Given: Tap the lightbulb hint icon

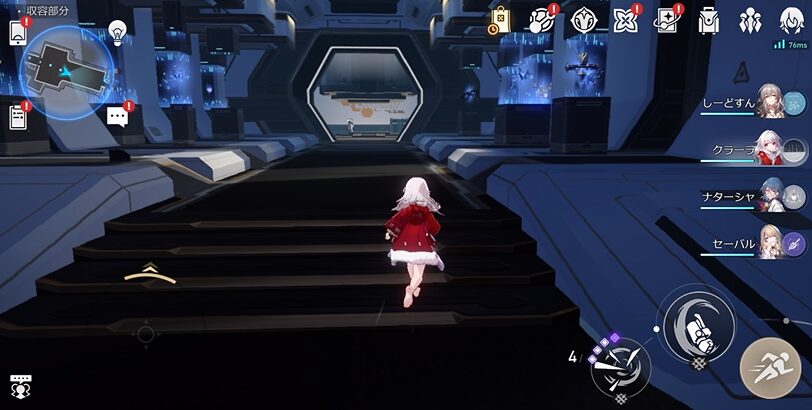Looking at the screenshot, I should [x=118, y=33].
